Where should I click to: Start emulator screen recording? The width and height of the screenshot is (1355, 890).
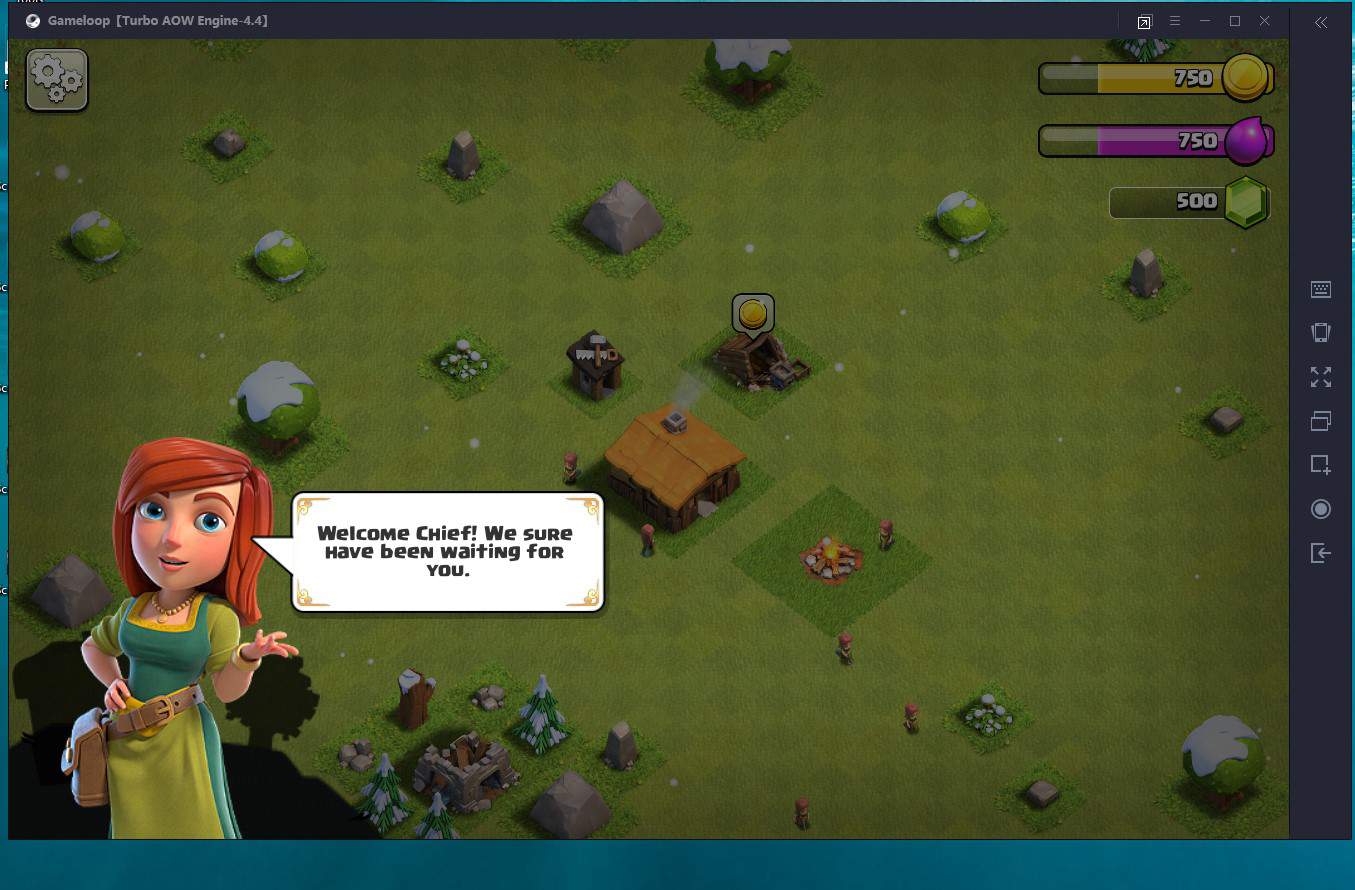pyautogui.click(x=1321, y=509)
